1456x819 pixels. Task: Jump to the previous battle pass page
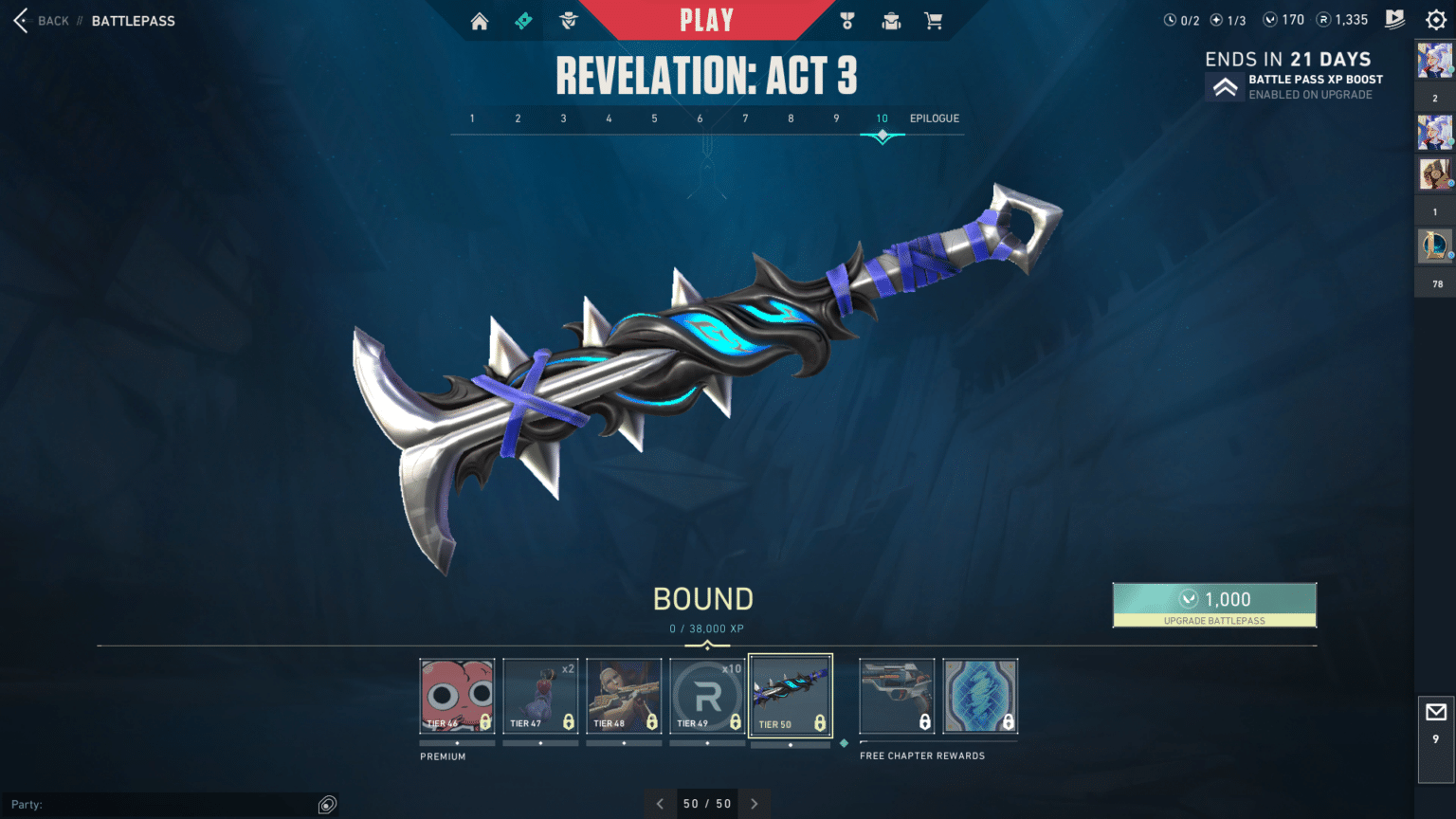coord(661,803)
